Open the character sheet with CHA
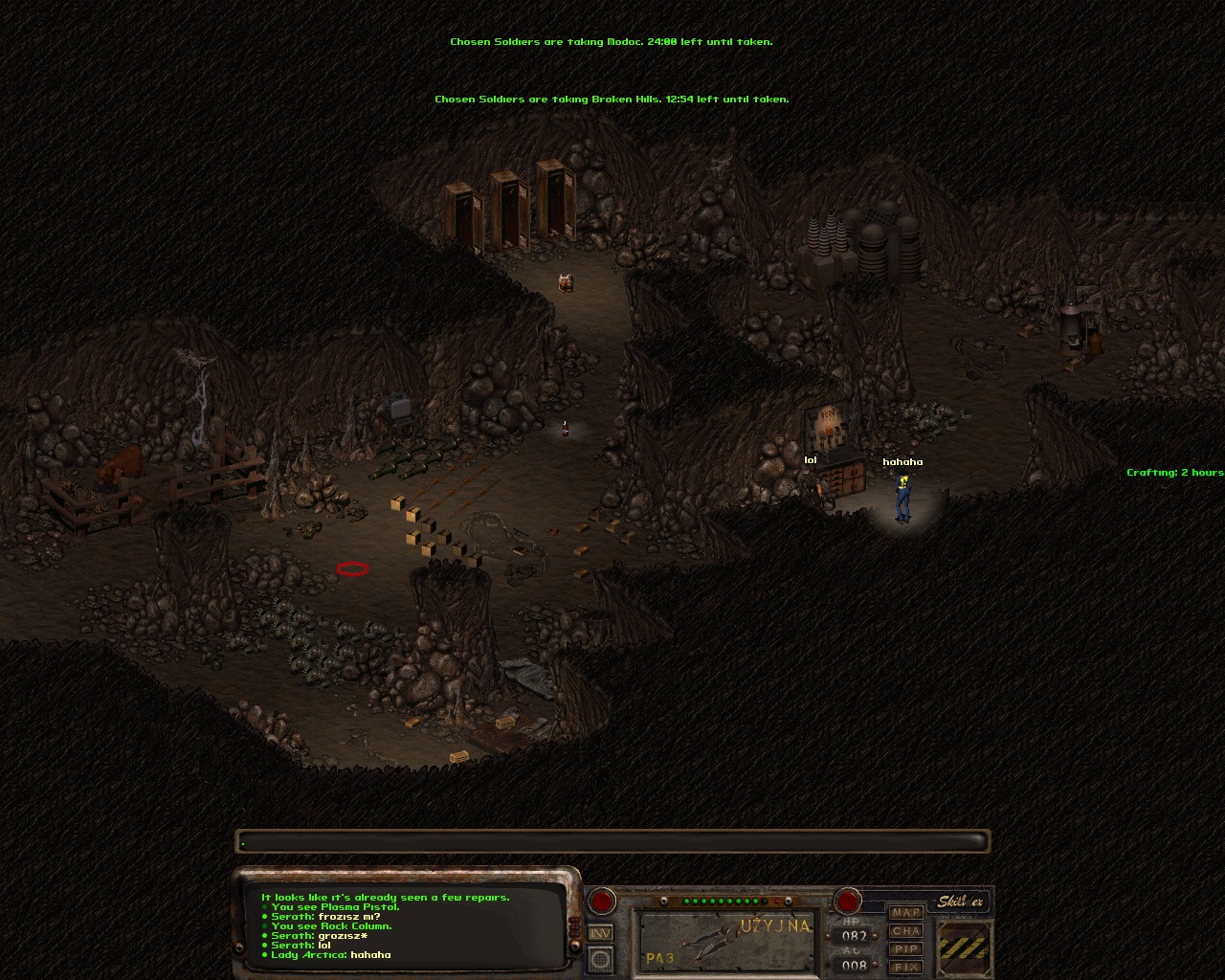The height and width of the screenshot is (980, 1225). 905,931
